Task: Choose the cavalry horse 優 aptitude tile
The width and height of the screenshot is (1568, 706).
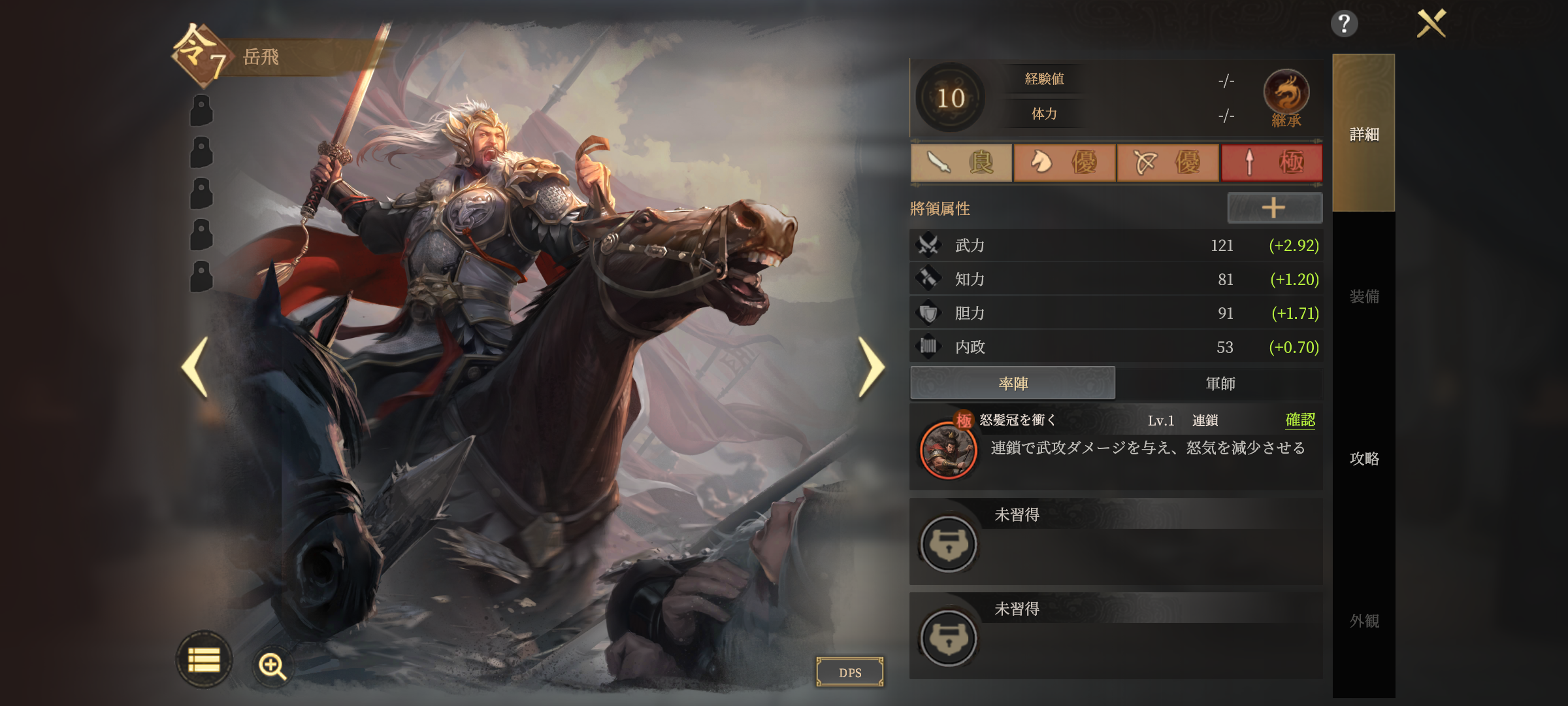Action: pyautogui.click(x=1064, y=162)
